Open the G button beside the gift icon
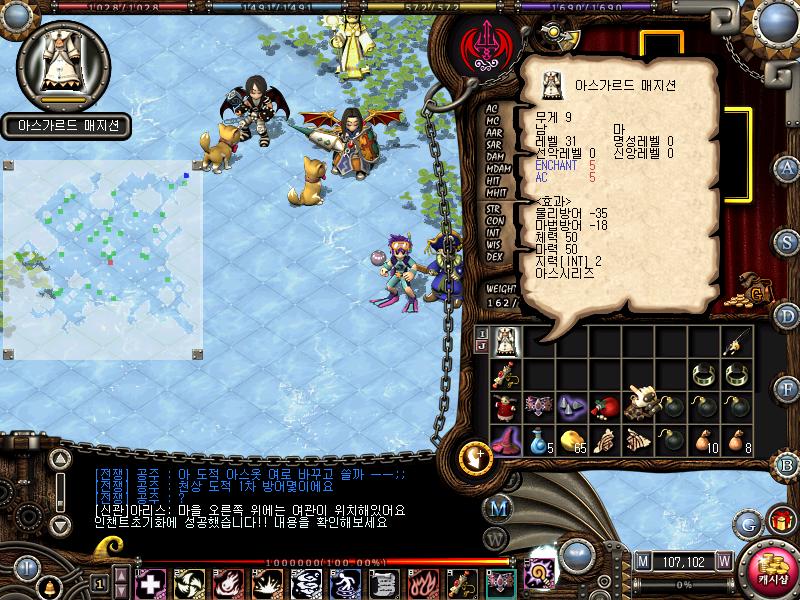Viewport: 800px width, 600px height. [x=747, y=523]
